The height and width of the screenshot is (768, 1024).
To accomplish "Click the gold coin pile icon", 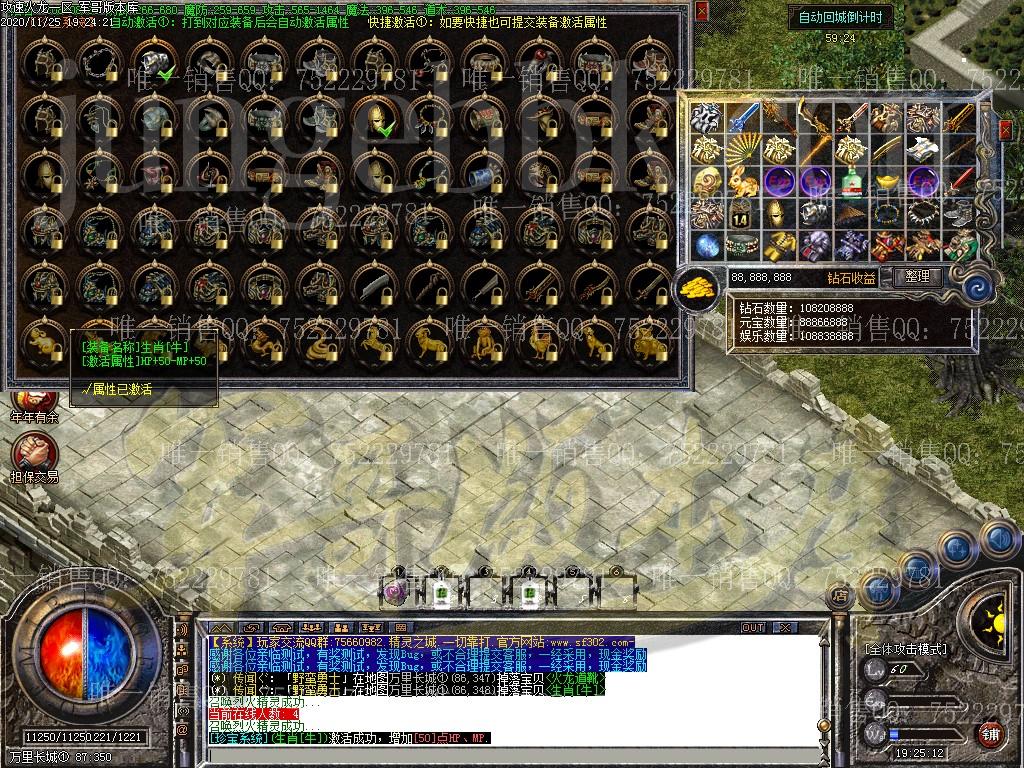I will click(x=697, y=287).
